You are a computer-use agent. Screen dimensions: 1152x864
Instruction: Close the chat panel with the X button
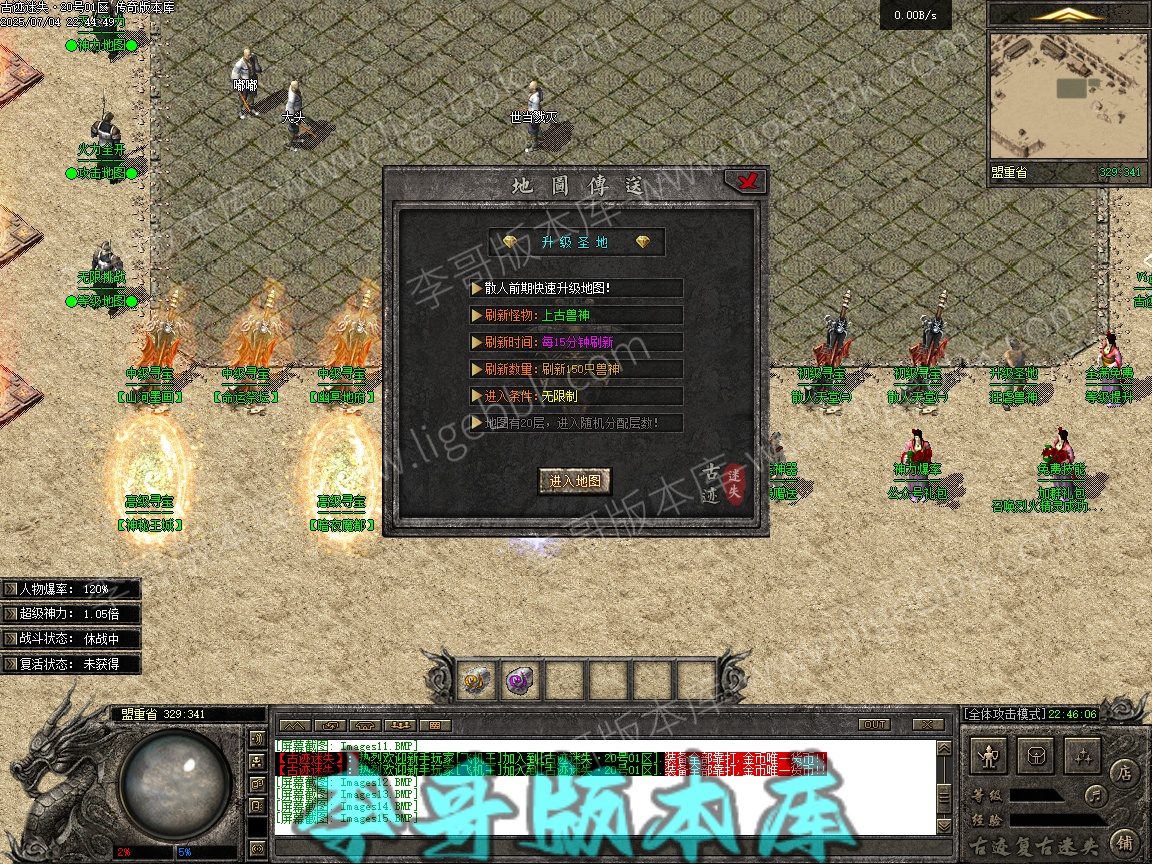pos(927,725)
